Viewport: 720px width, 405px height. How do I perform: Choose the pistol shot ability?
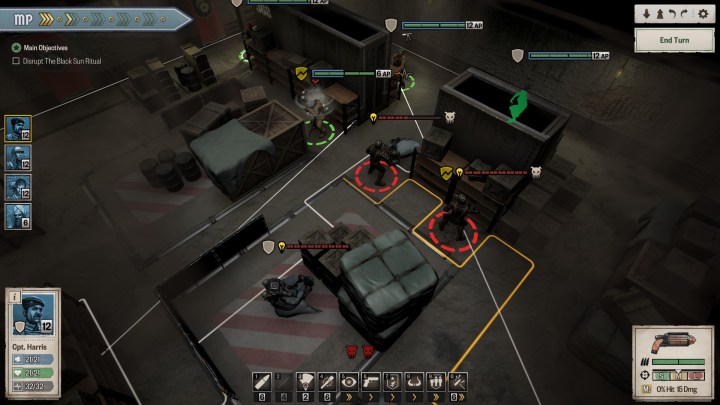coord(371,380)
